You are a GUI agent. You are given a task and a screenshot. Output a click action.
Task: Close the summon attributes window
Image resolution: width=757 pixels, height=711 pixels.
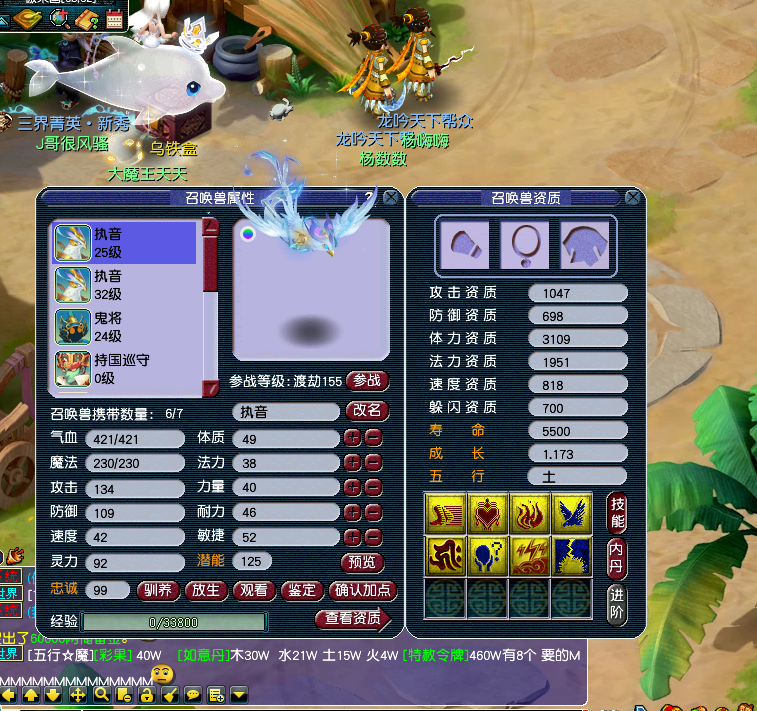pyautogui.click(x=391, y=198)
